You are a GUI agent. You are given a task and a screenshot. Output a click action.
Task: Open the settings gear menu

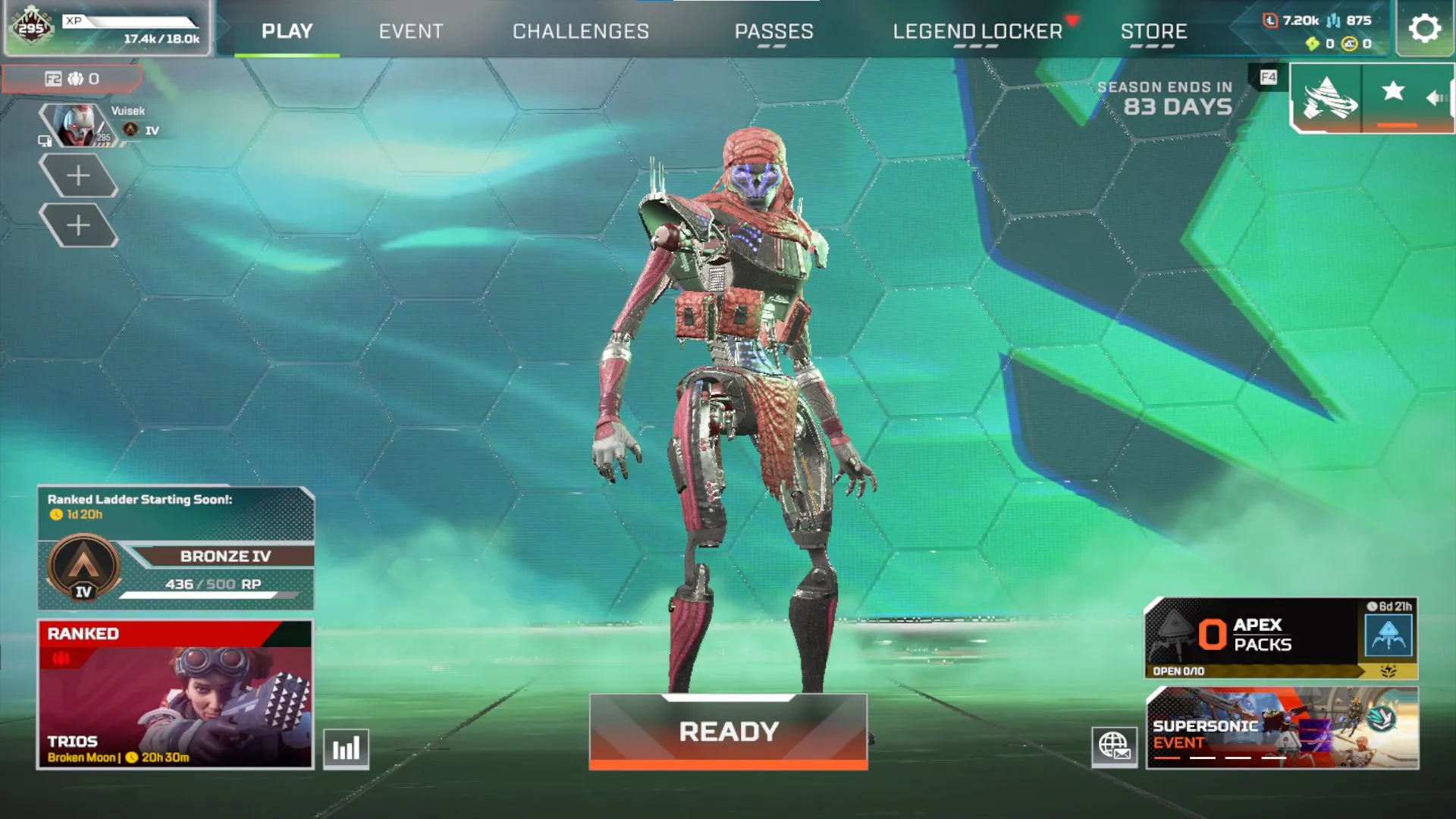(x=1423, y=29)
